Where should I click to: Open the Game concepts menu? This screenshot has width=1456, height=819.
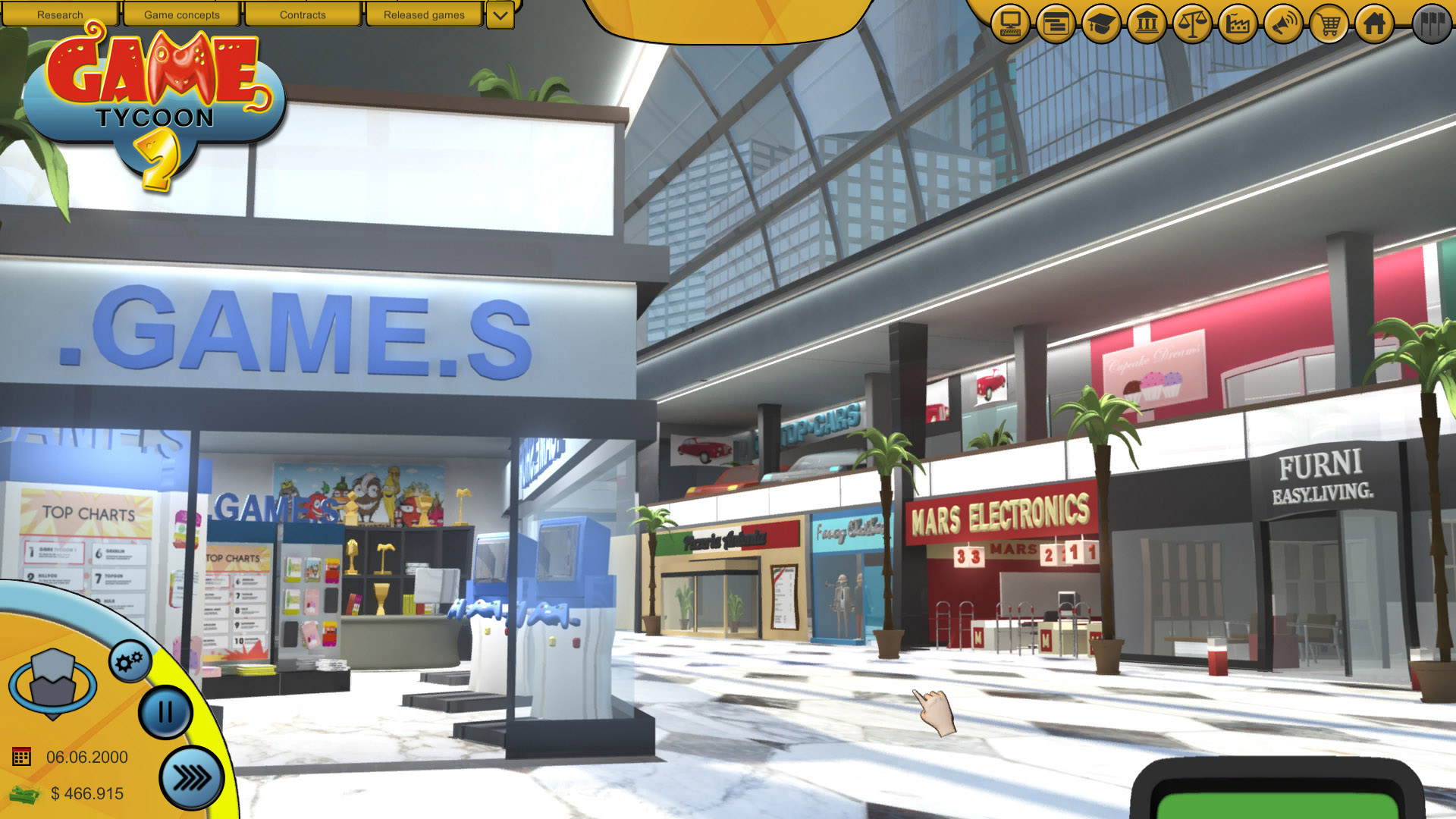tap(182, 14)
